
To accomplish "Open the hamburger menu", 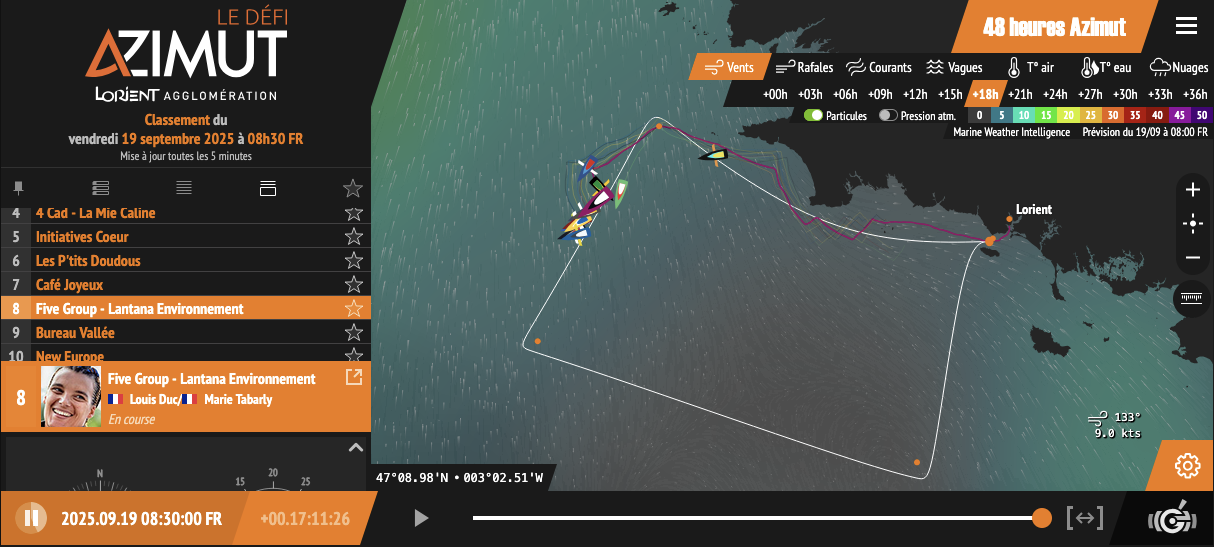I will [x=1186, y=26].
